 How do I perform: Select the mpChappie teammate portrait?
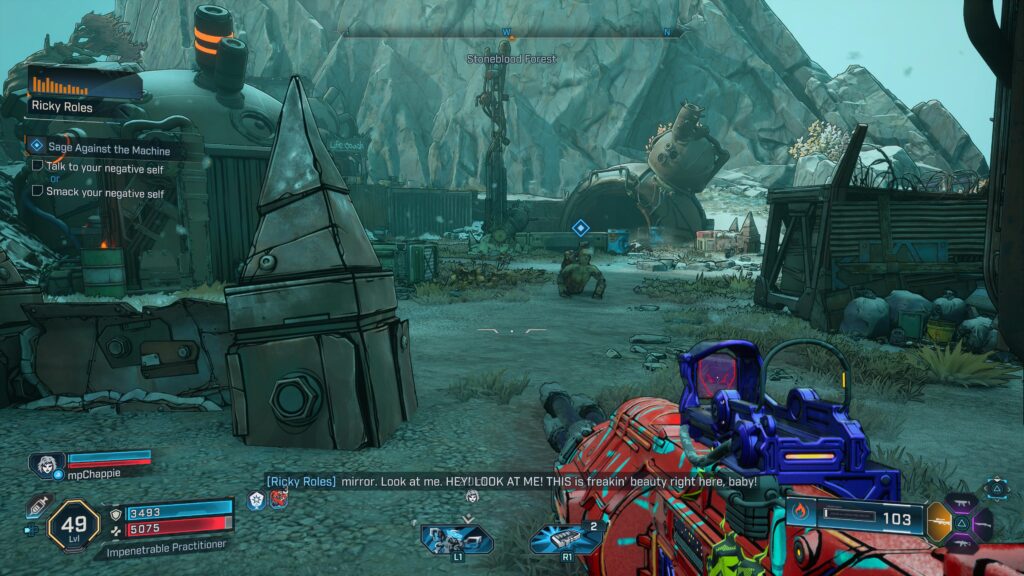click(46, 463)
